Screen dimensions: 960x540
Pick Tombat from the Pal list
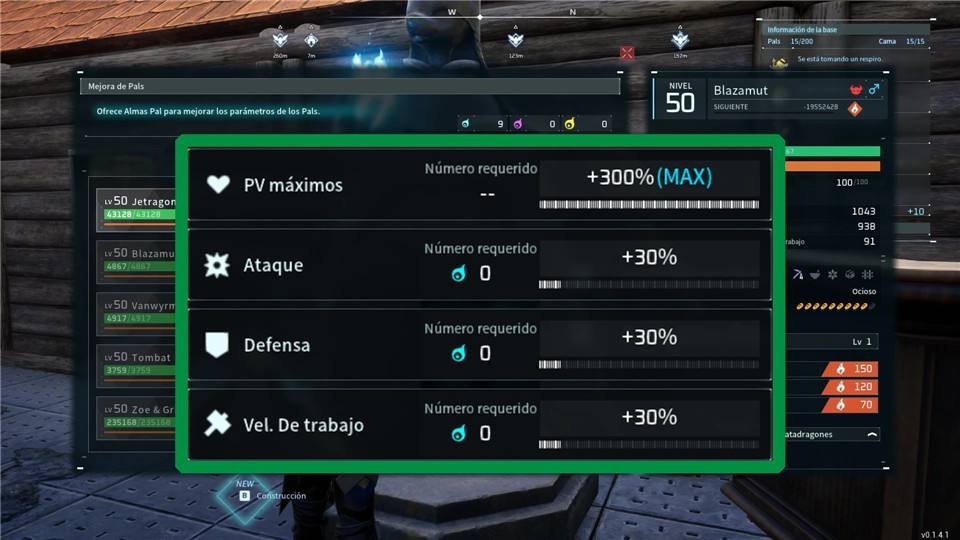[136, 363]
